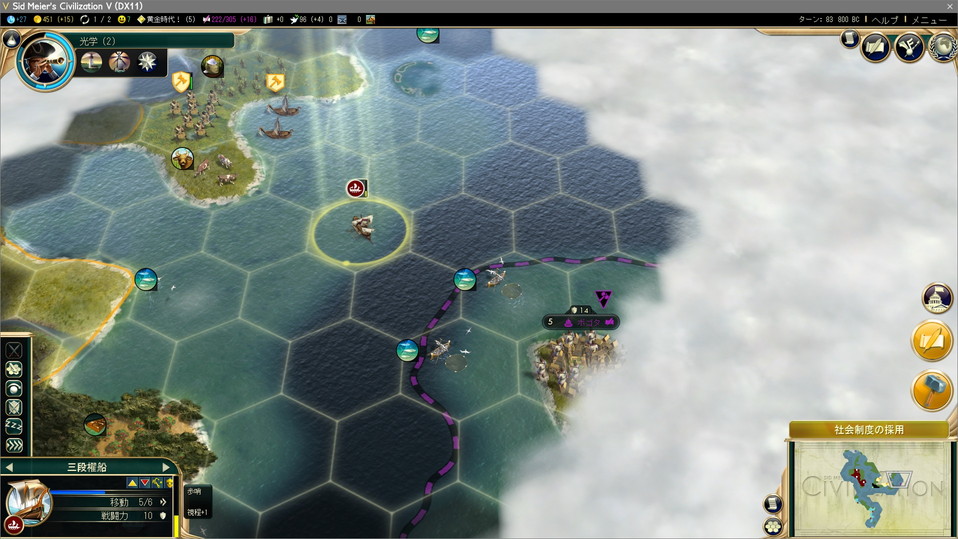Close the Civilization V window

coord(949,6)
